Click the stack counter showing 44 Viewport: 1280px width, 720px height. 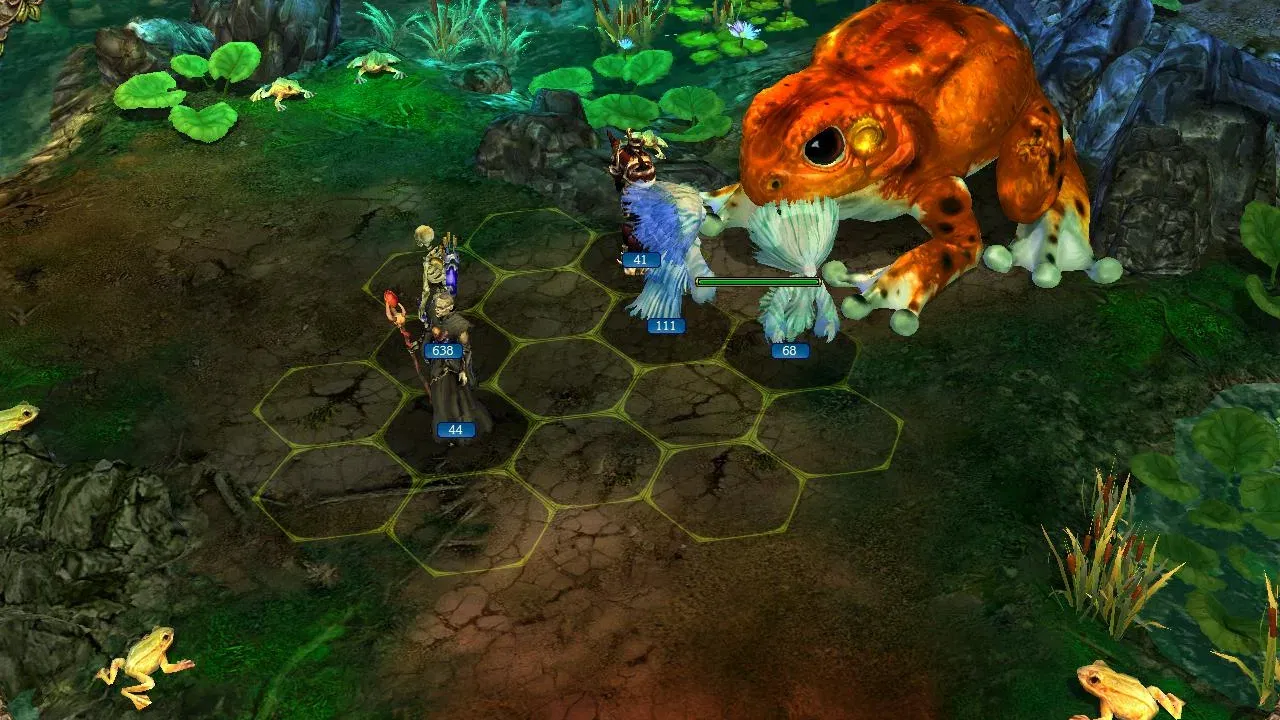(455, 428)
